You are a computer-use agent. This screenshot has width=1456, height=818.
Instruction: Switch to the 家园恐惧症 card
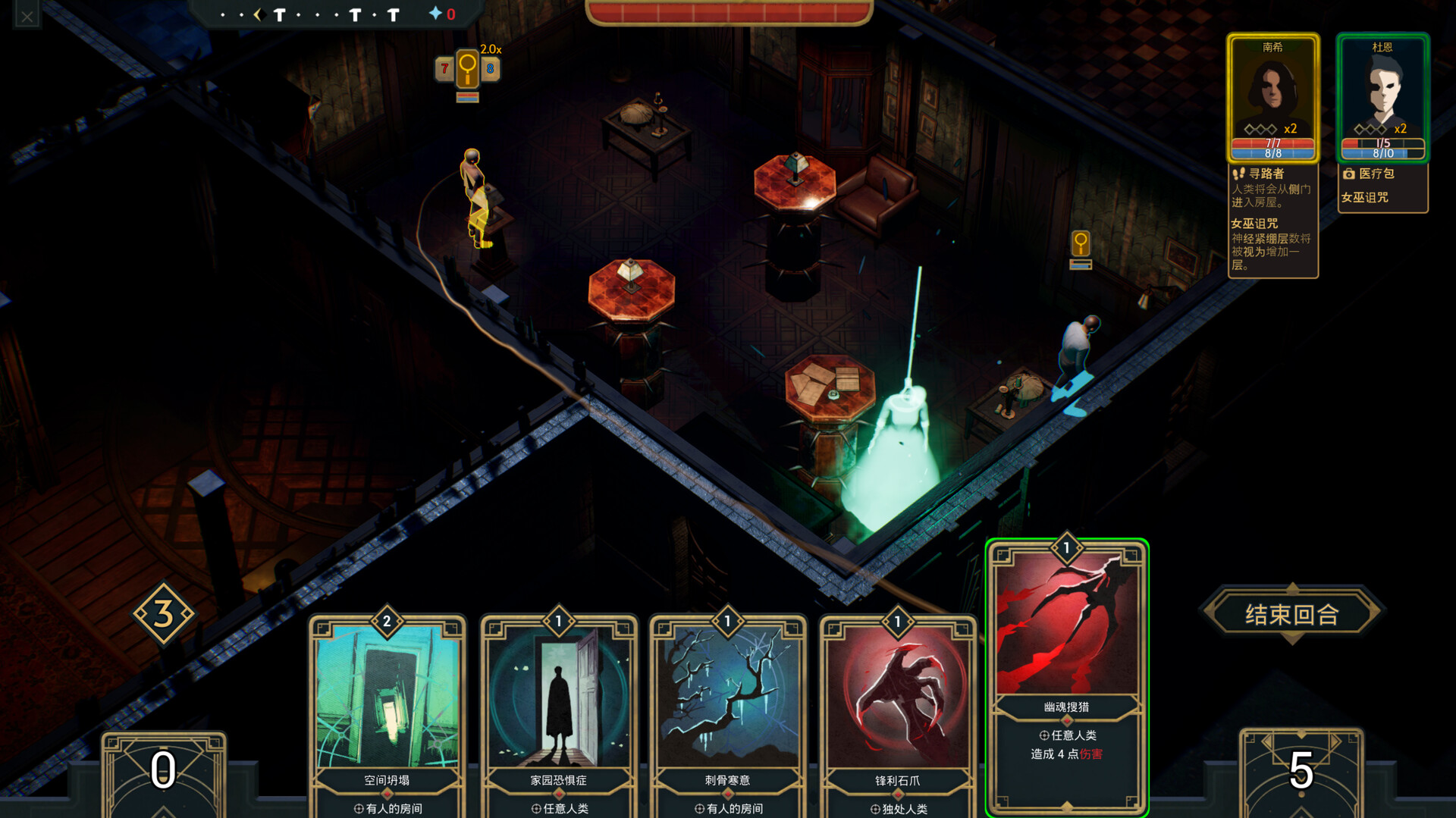557,705
